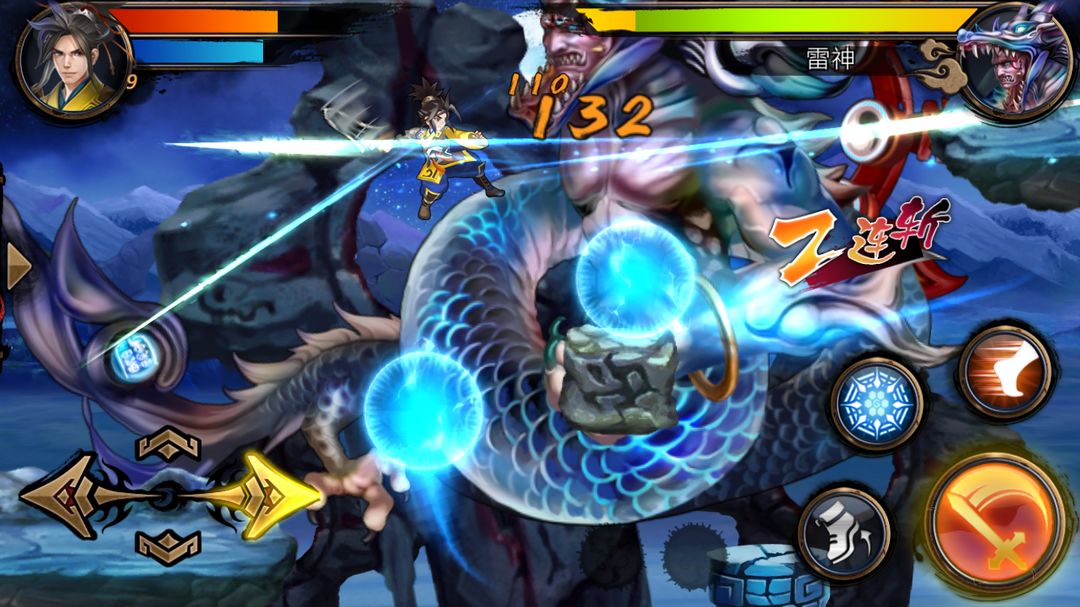Trigger the armored boot skill
The height and width of the screenshot is (607, 1080).
click(845, 533)
